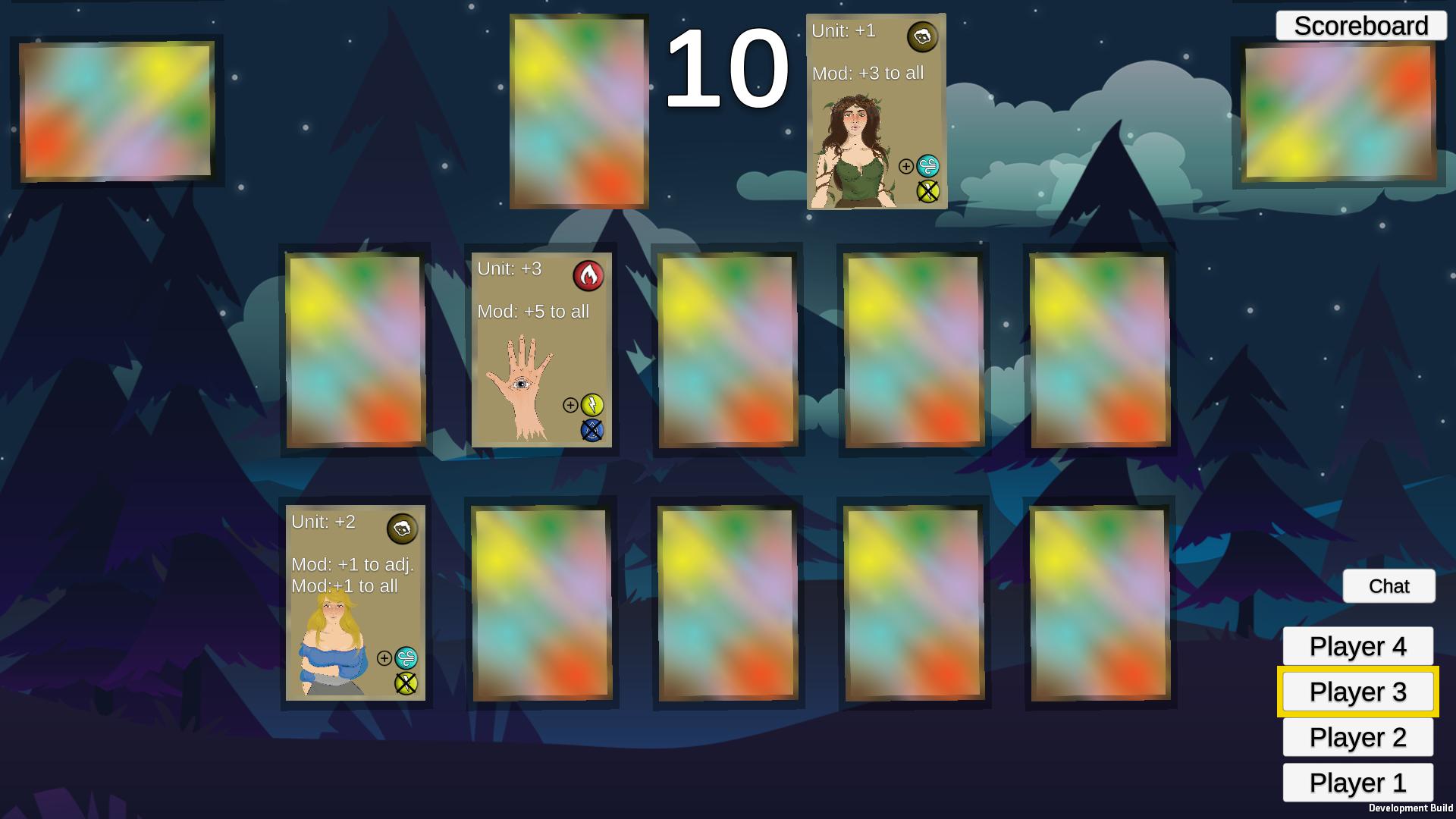The image size is (1456, 819).
Task: Open the Scoreboard
Action: (x=1361, y=25)
